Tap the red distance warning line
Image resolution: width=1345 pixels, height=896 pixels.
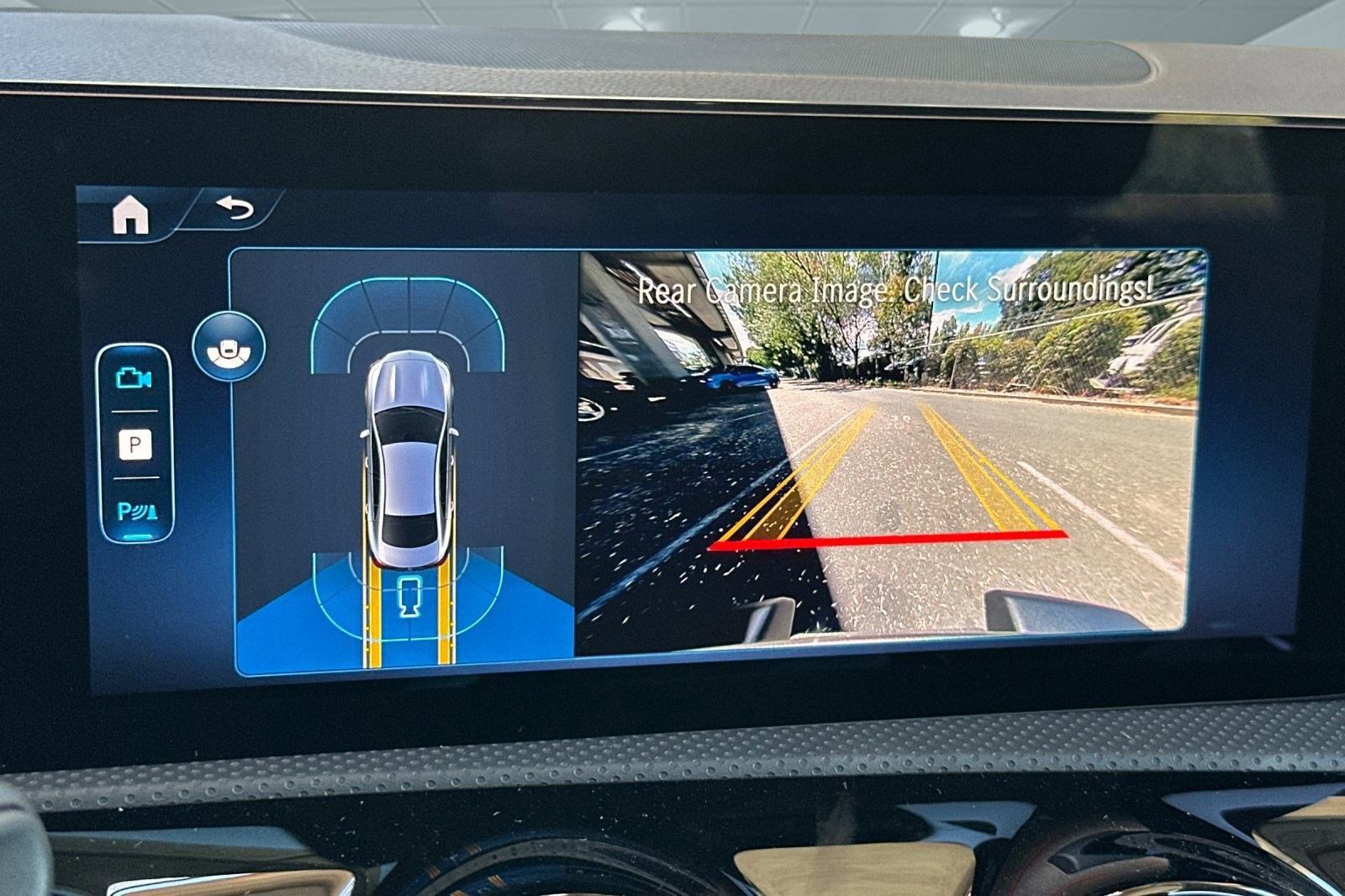(887, 536)
